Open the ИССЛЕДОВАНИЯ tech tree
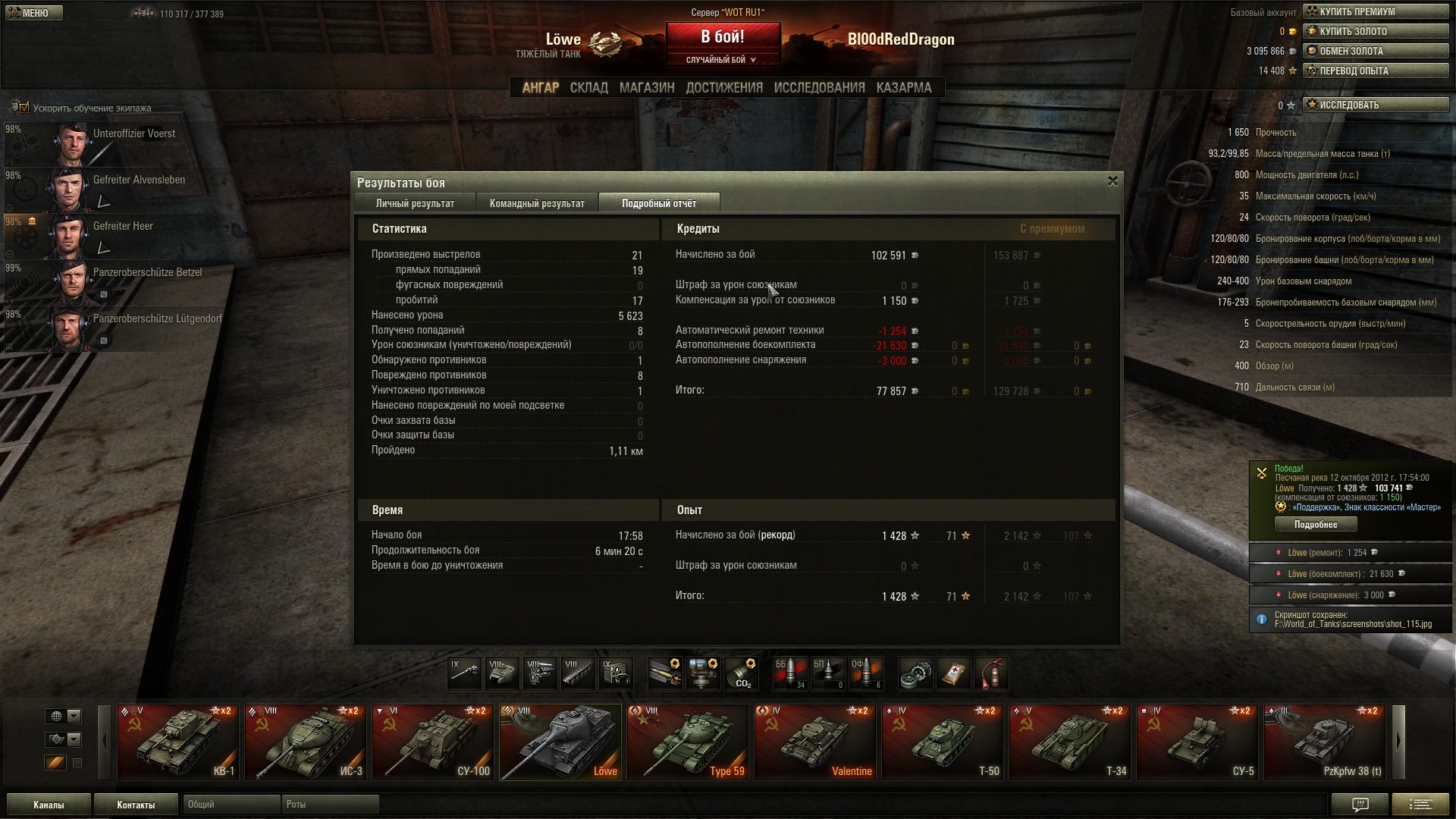1456x819 pixels. tap(819, 88)
